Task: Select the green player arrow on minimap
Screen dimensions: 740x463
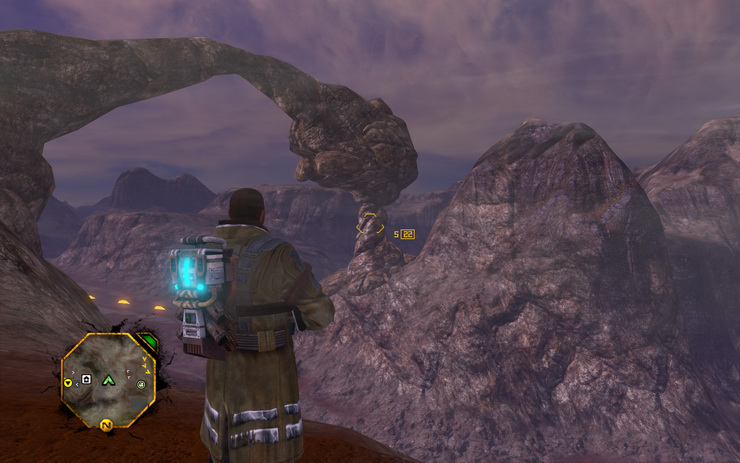Action: pos(108,380)
